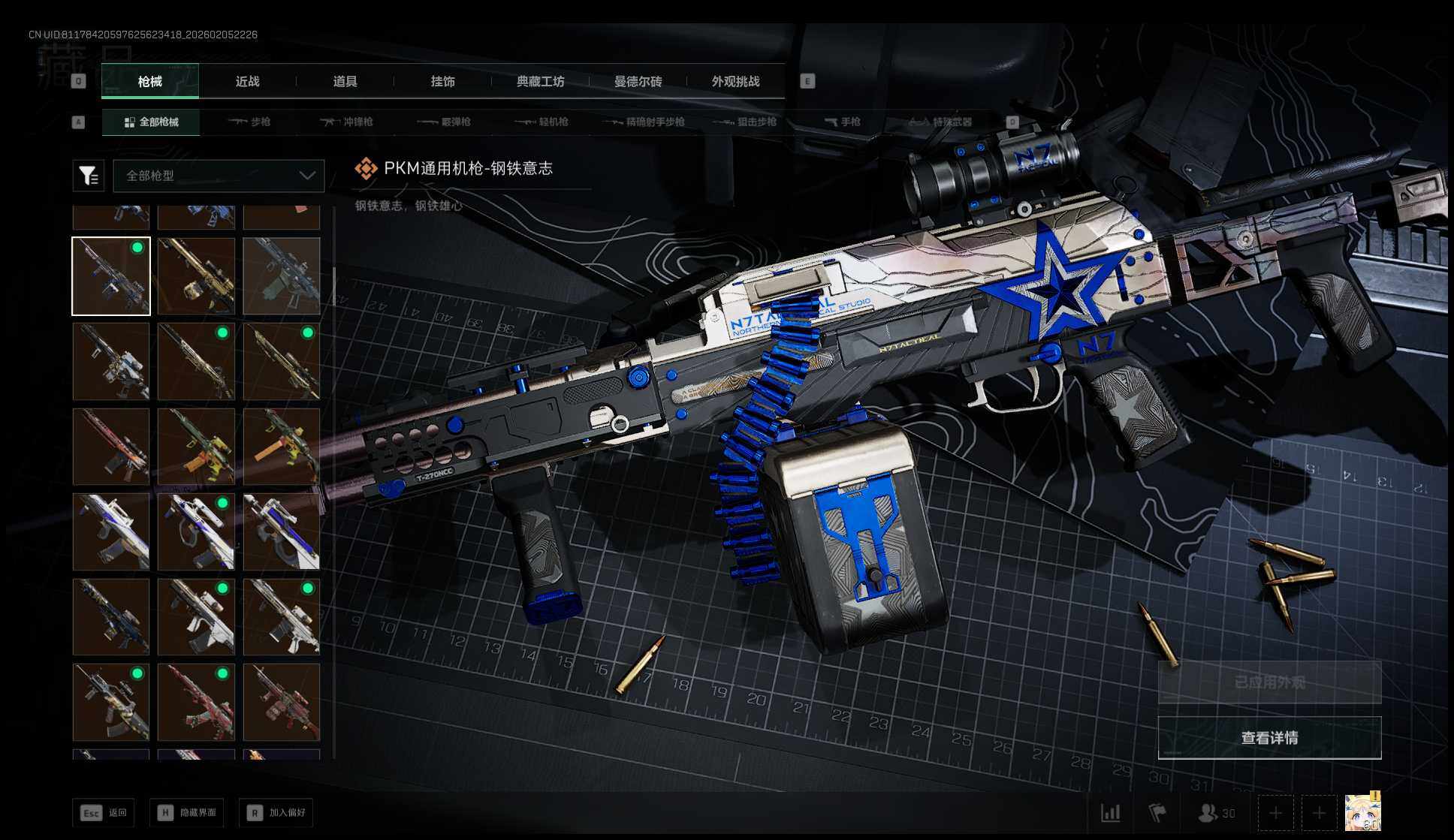Open 查看详情 view details
Image resolution: width=1454 pixels, height=840 pixels.
click(1269, 738)
